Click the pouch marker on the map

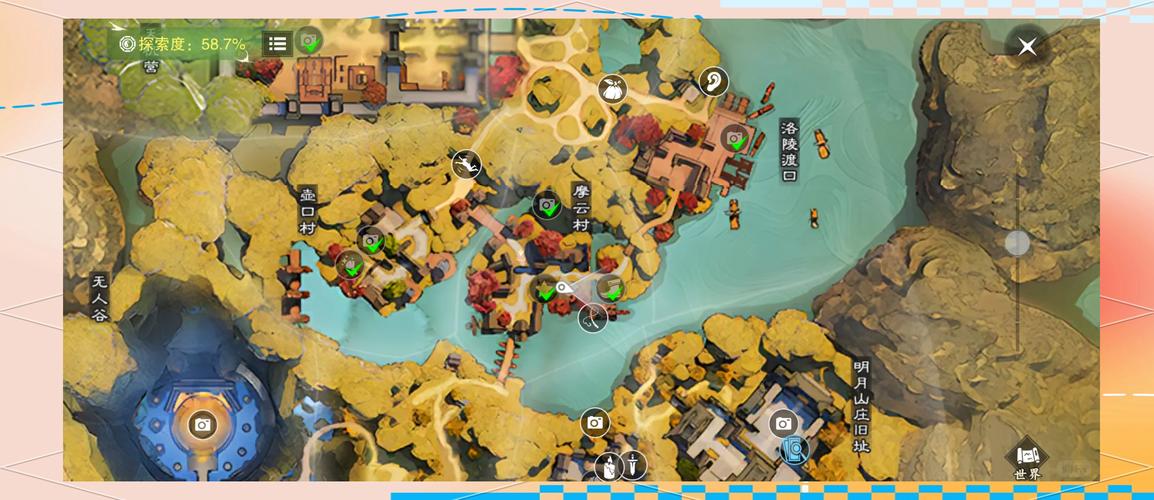pyautogui.click(x=611, y=90)
